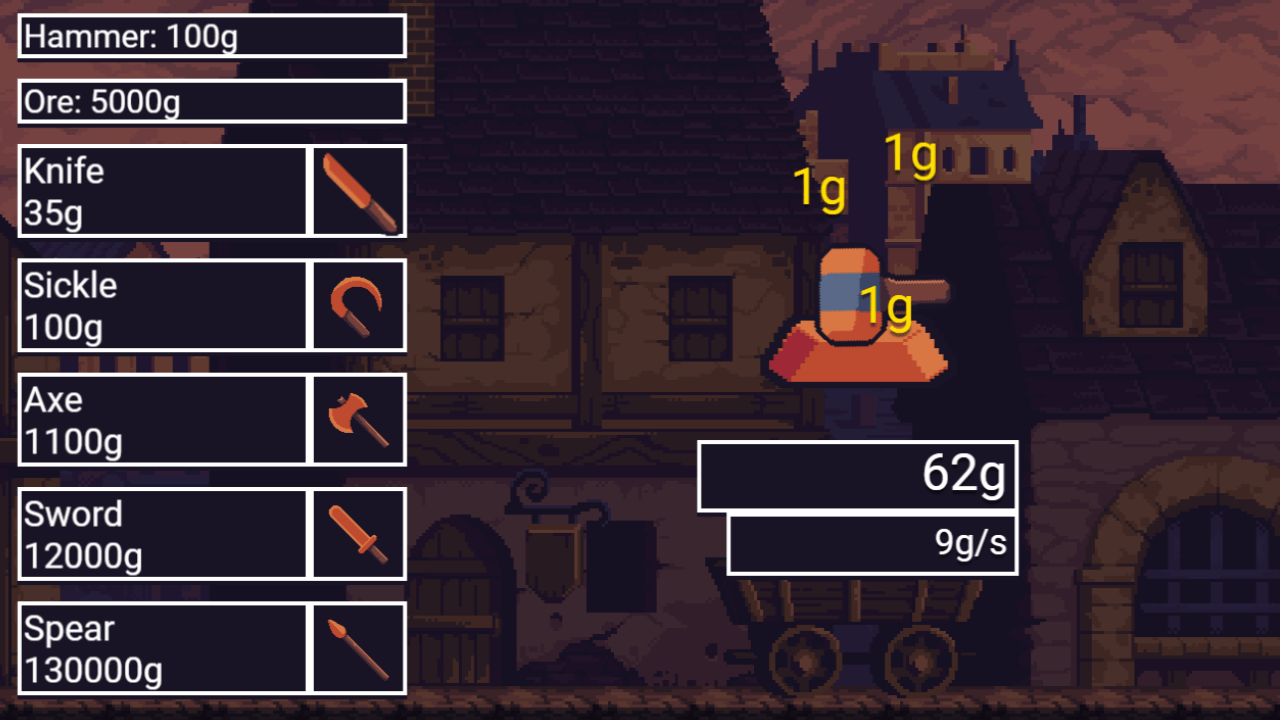The height and width of the screenshot is (720, 1280).
Task: Select the Spear icon
Action: [x=357, y=647]
